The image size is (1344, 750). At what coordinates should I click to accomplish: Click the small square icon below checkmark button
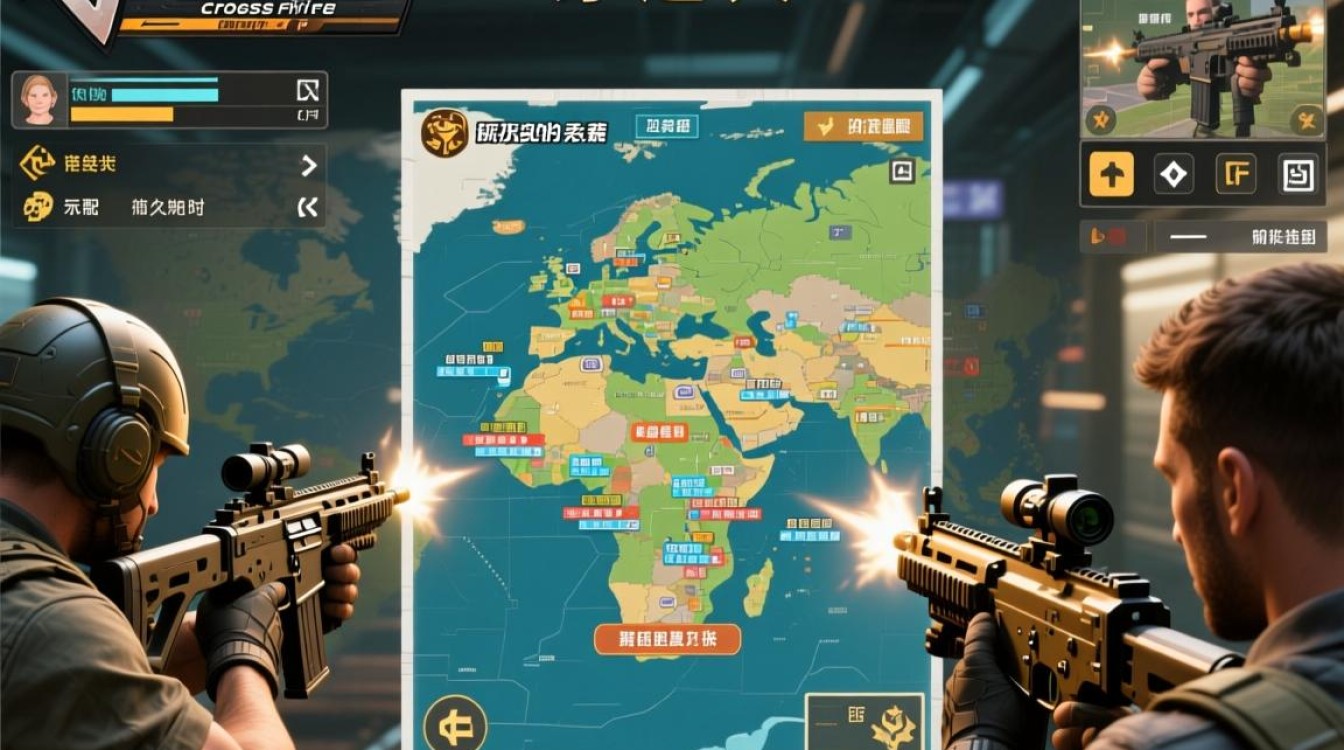click(x=901, y=171)
